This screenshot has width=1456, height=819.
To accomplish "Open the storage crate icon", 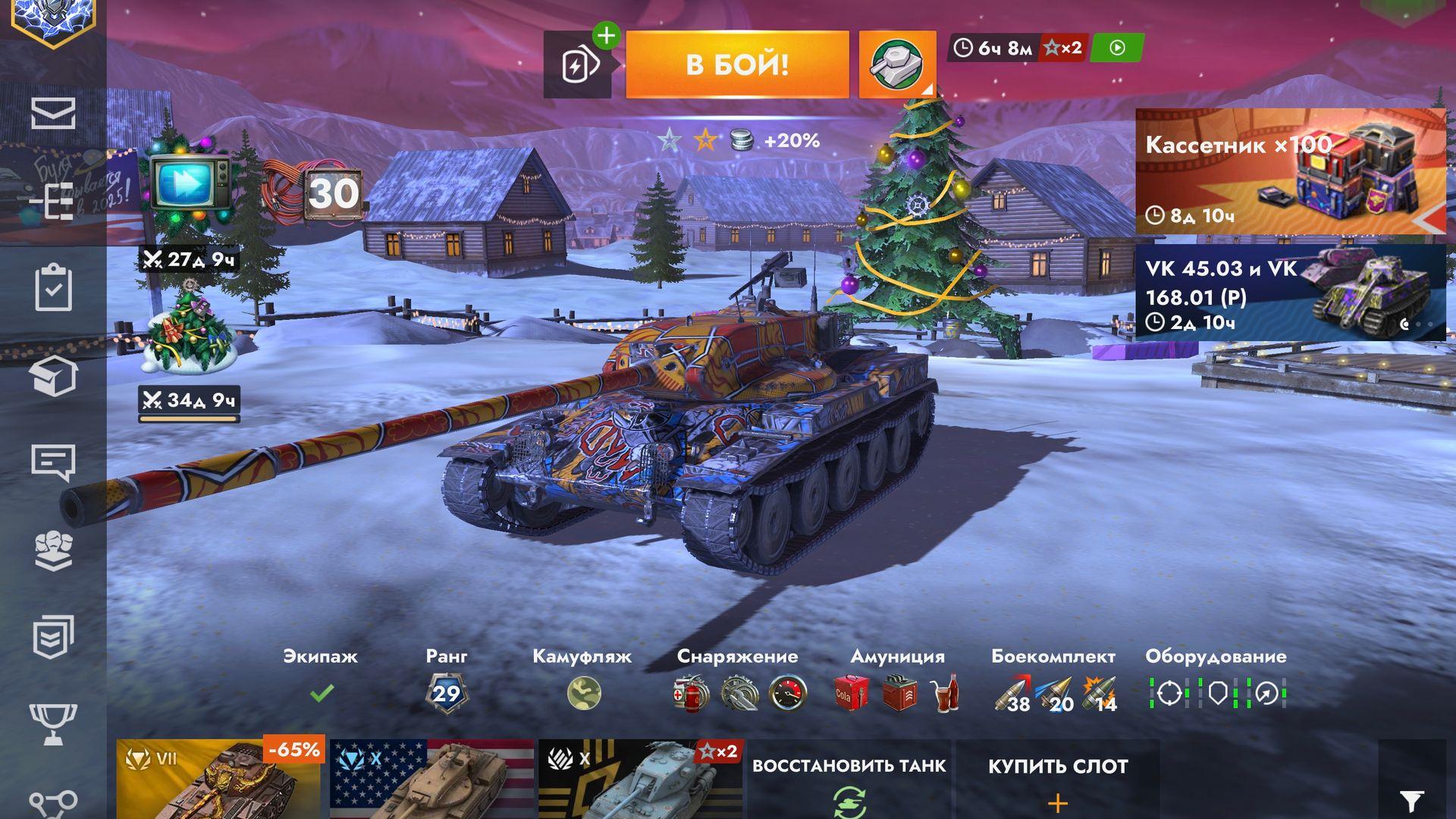I will click(x=53, y=375).
